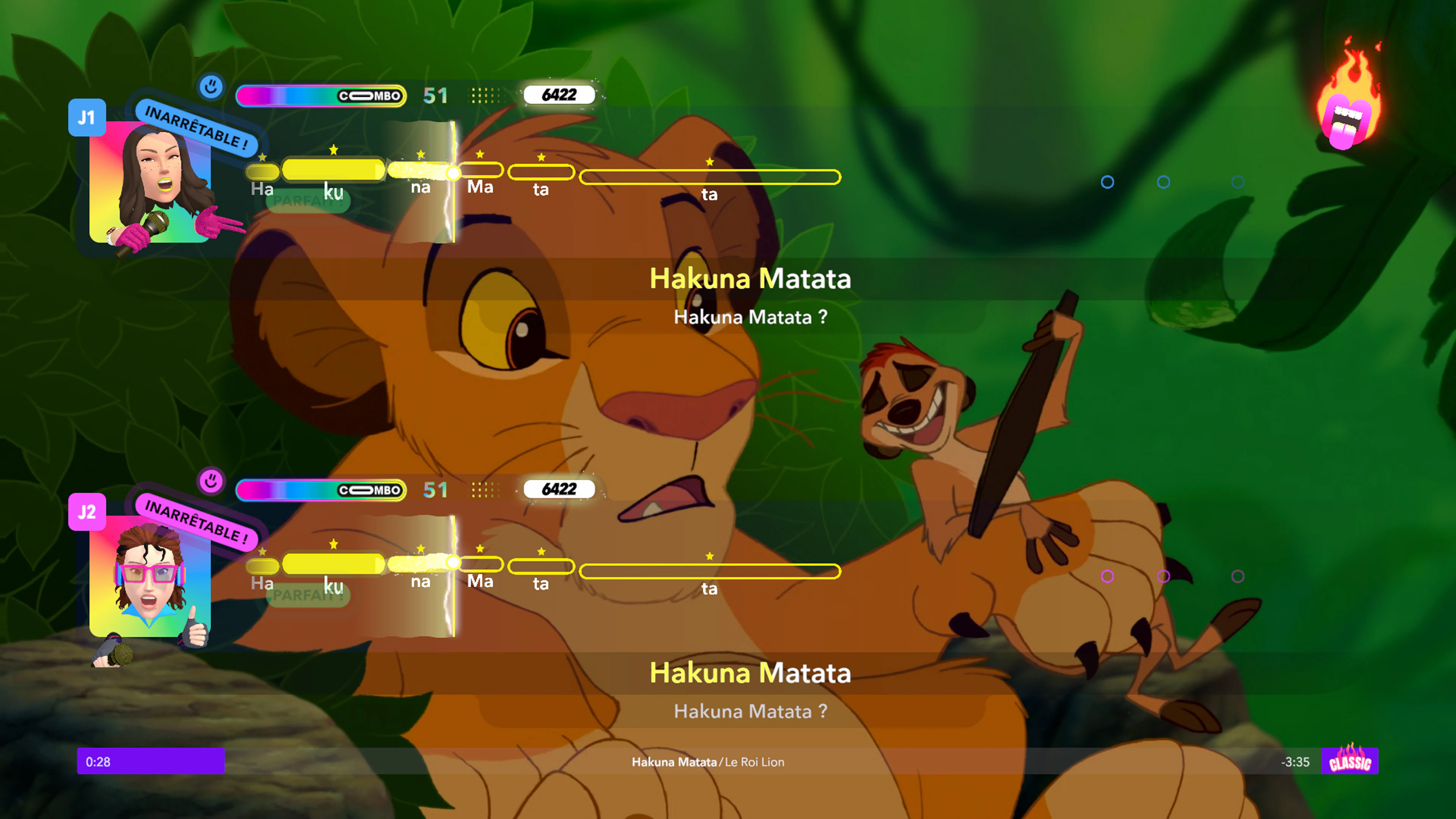This screenshot has height=819, width=1456.
Task: Click the star above the 'ku' note bar
Action: (334, 150)
